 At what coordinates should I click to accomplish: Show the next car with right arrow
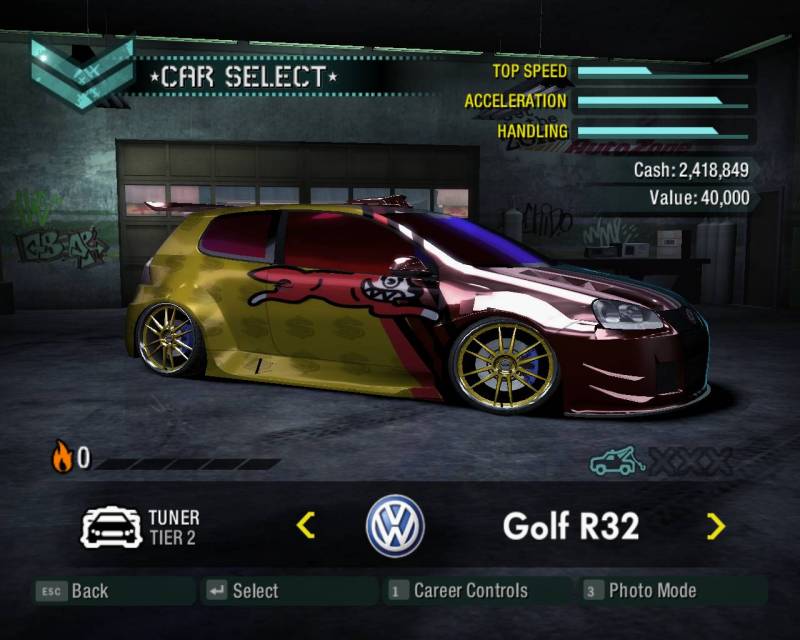[715, 525]
